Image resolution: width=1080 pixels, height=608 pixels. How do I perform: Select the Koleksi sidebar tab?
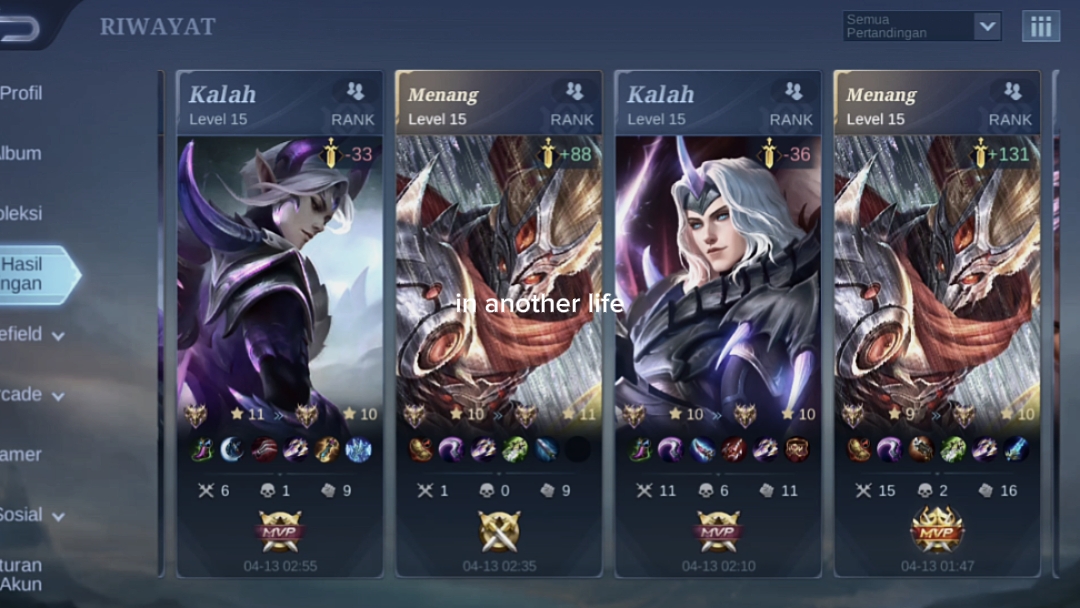pos(22,213)
